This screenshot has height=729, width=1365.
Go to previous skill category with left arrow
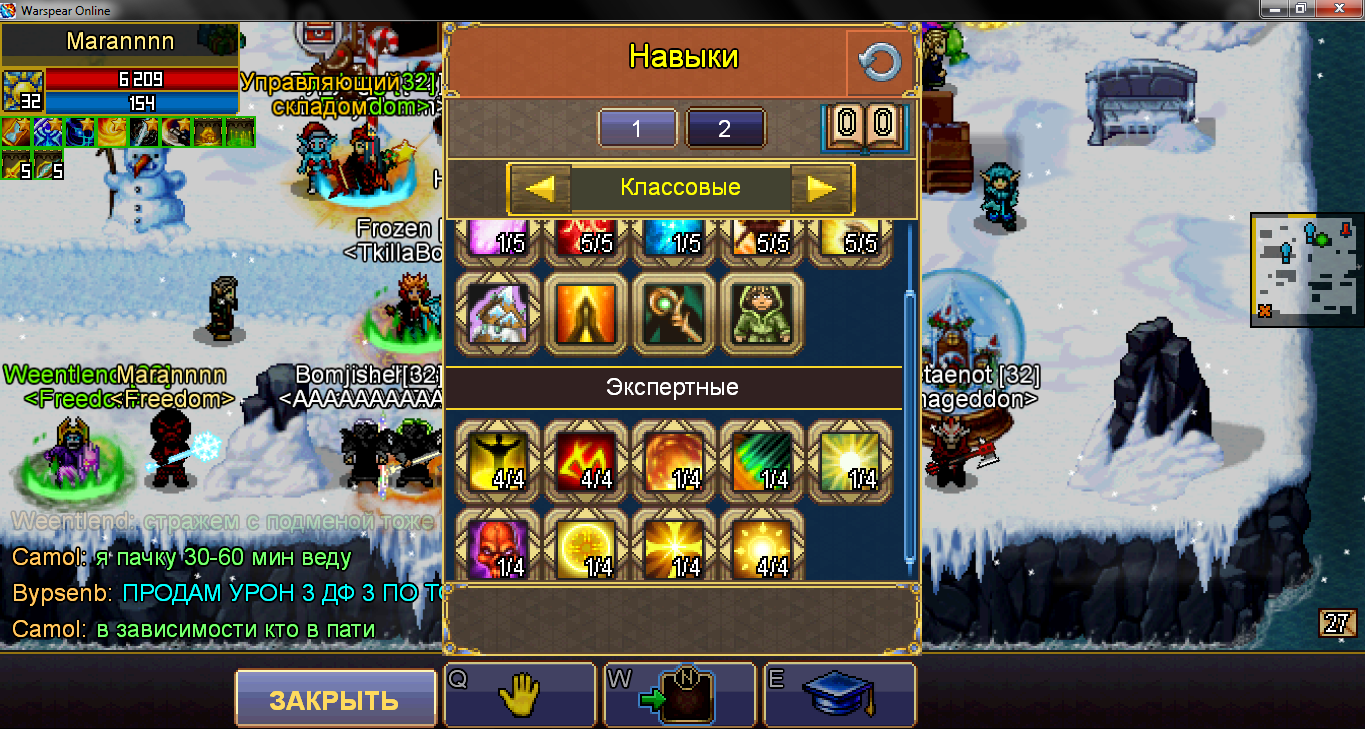point(540,188)
